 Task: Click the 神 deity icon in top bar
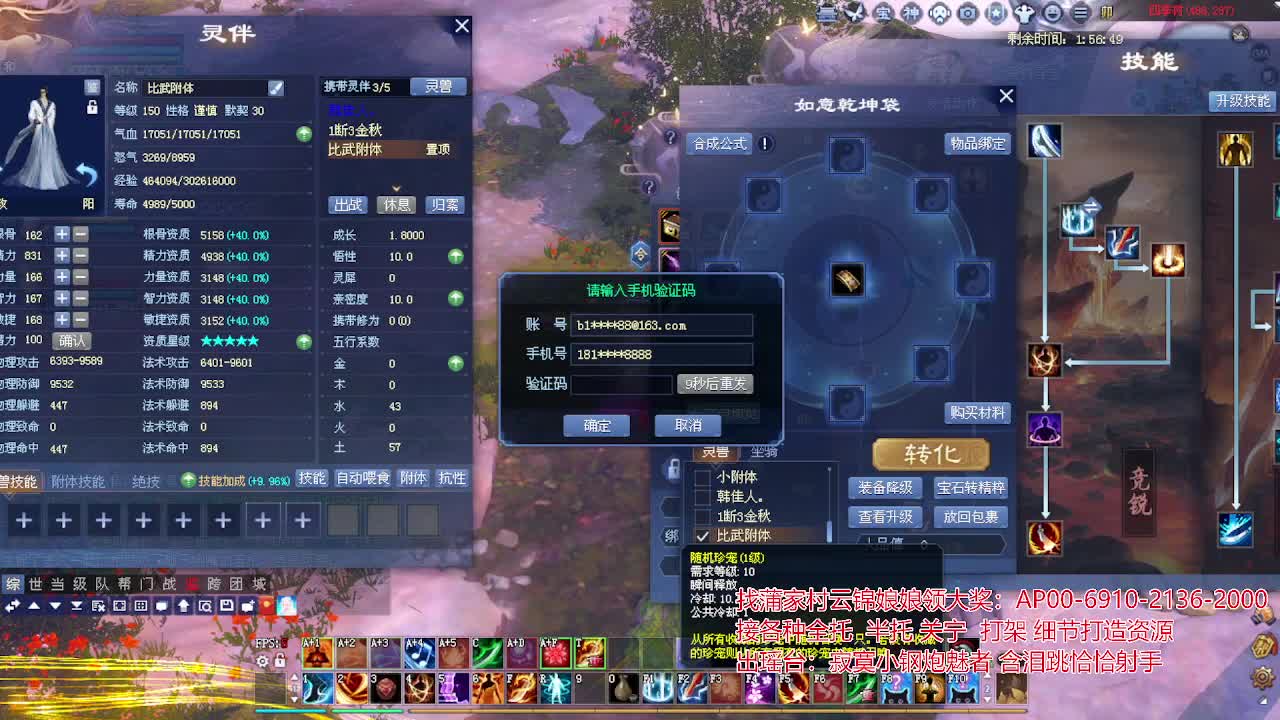click(x=913, y=14)
